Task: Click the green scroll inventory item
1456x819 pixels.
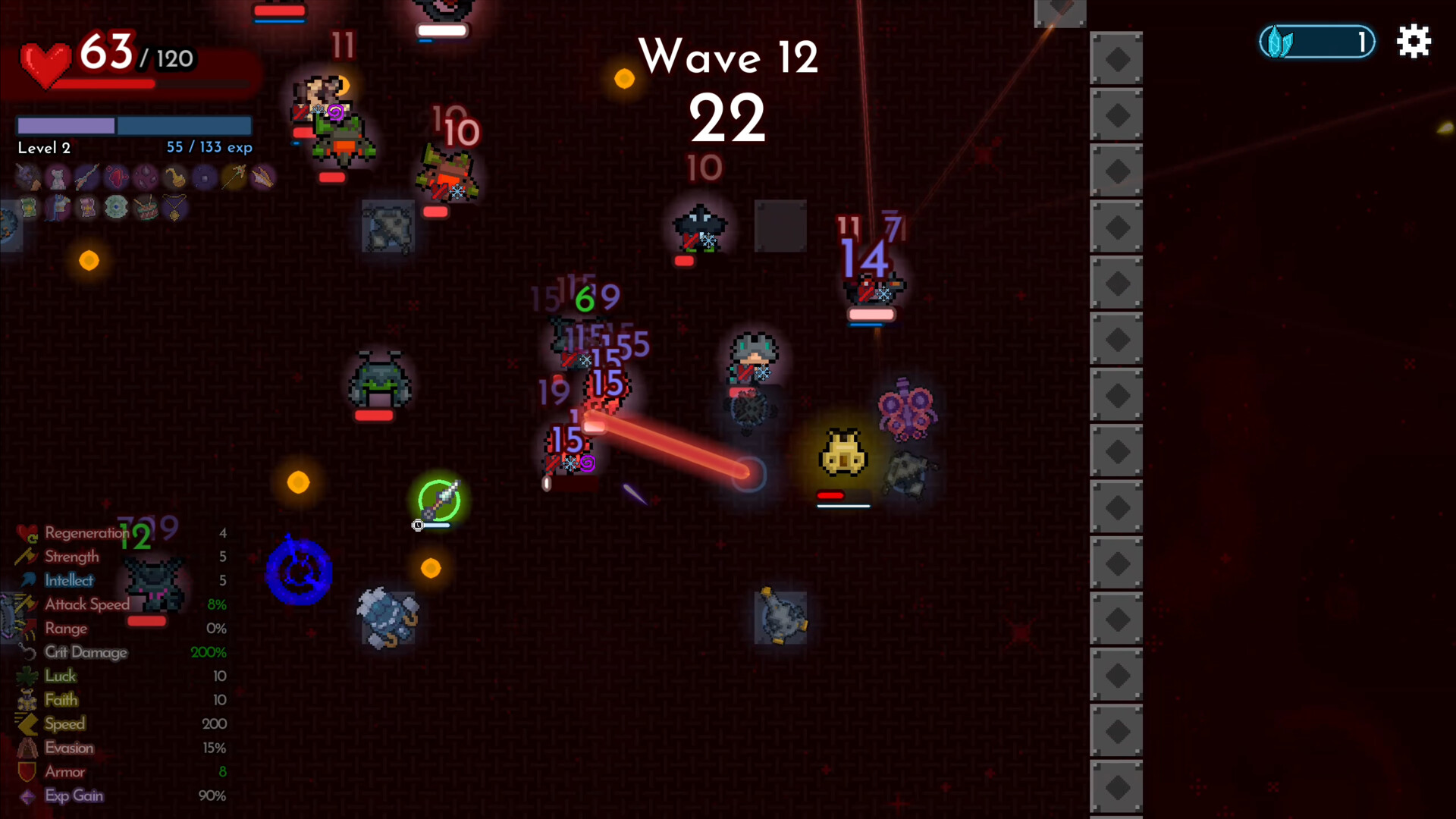Action: pyautogui.click(x=28, y=207)
